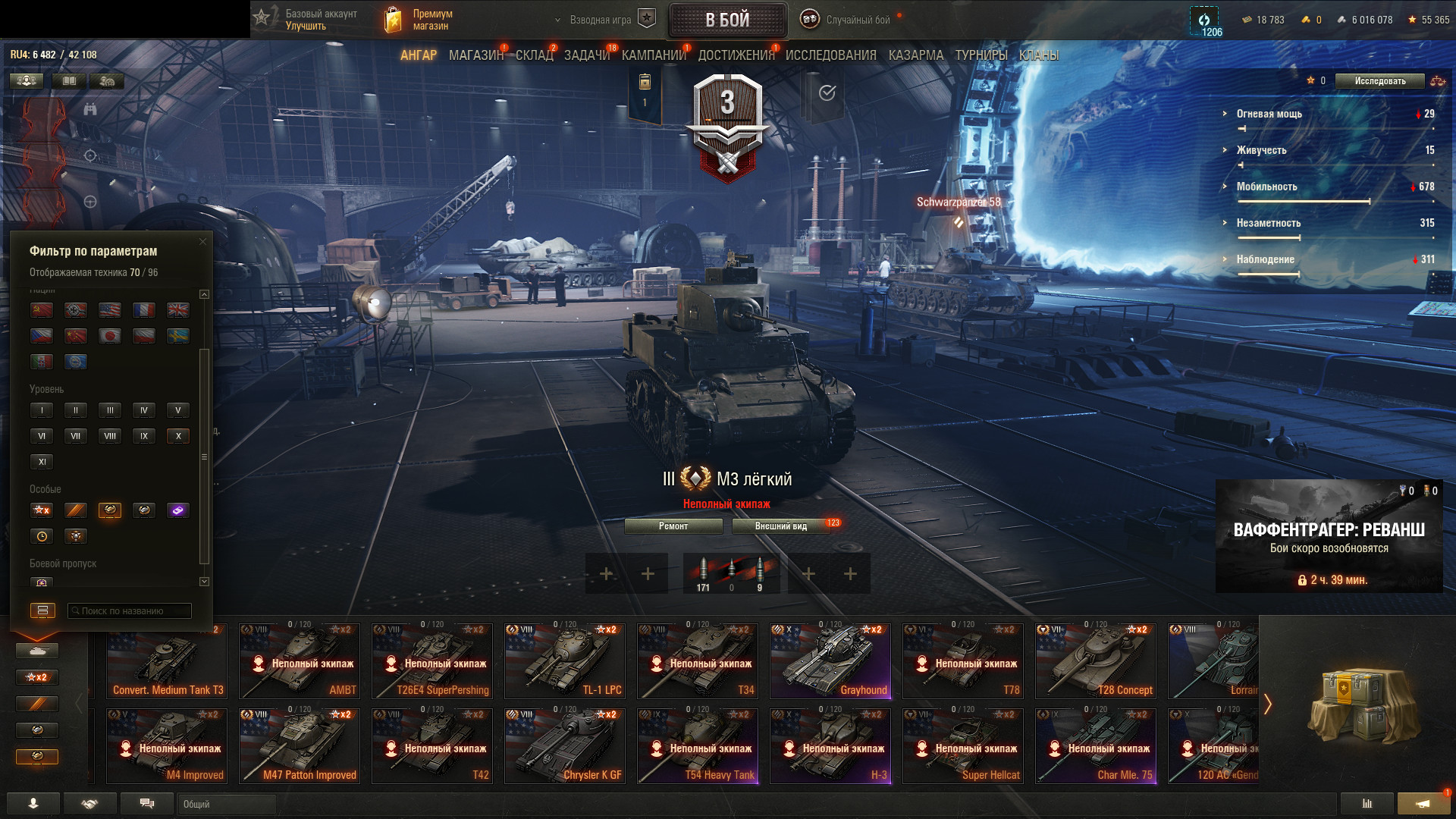Open Внешний вид customization

tap(780, 526)
